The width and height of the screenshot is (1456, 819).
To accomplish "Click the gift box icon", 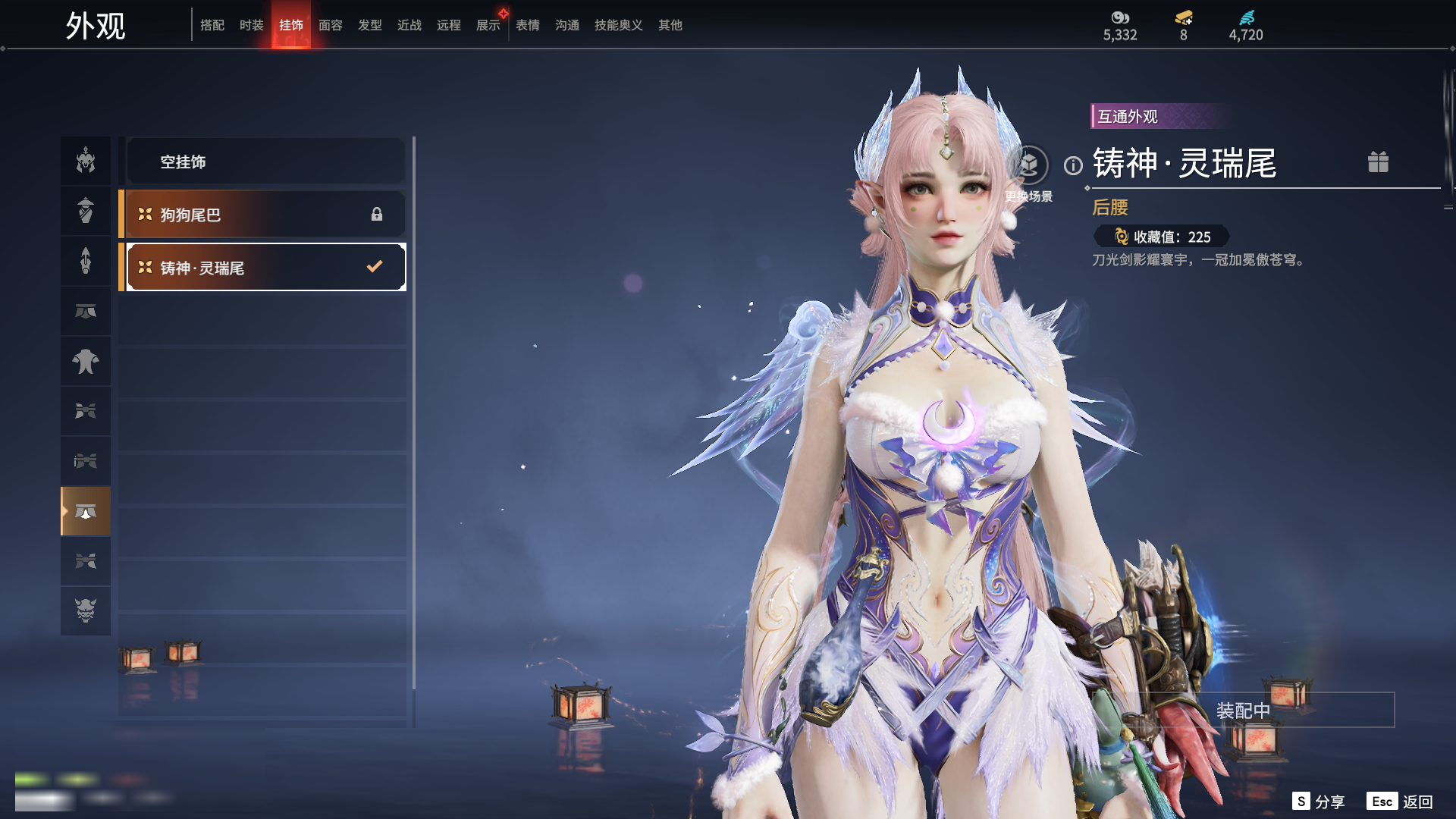I will 1378,162.
